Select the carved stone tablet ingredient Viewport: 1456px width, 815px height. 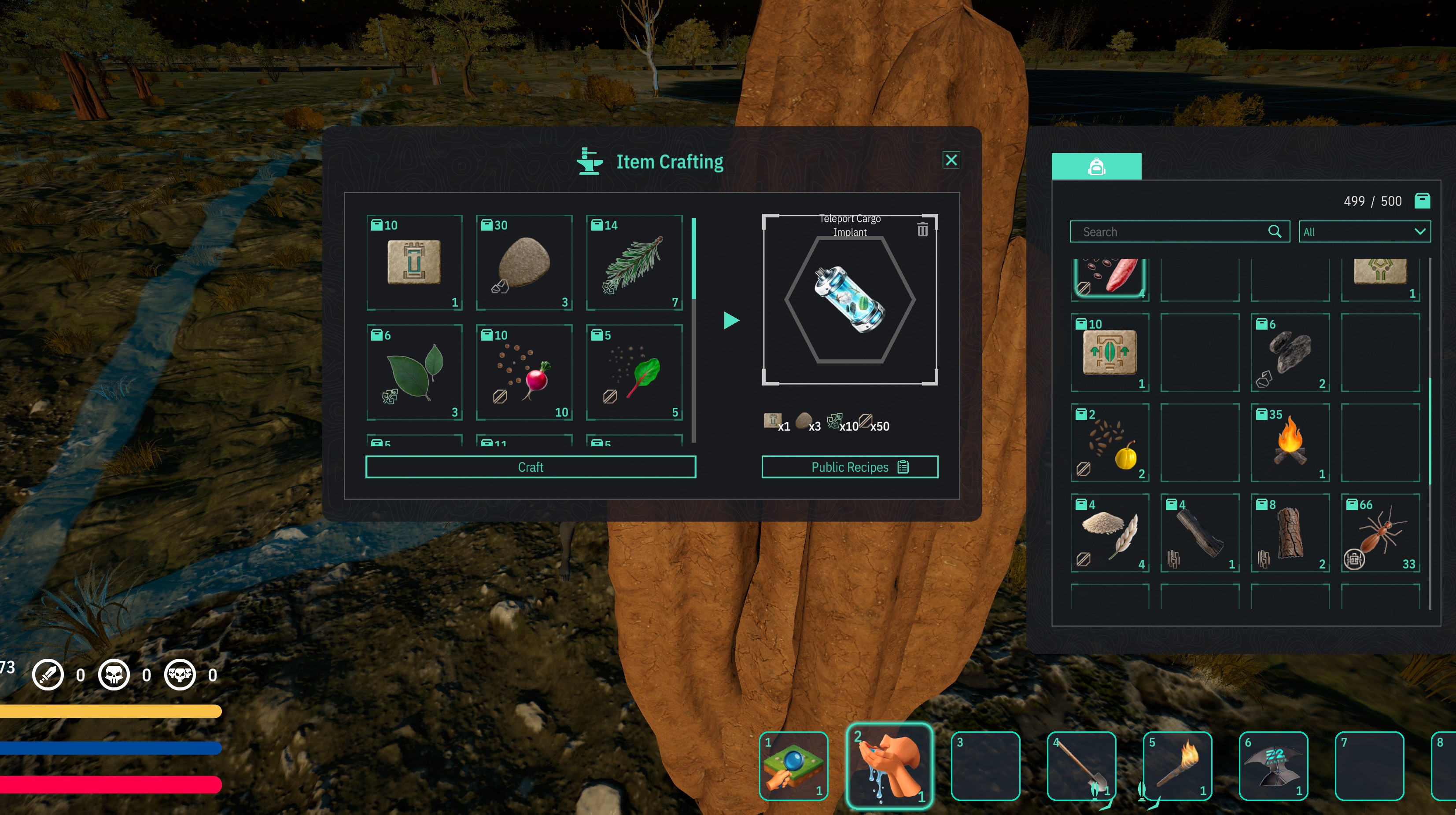(414, 263)
